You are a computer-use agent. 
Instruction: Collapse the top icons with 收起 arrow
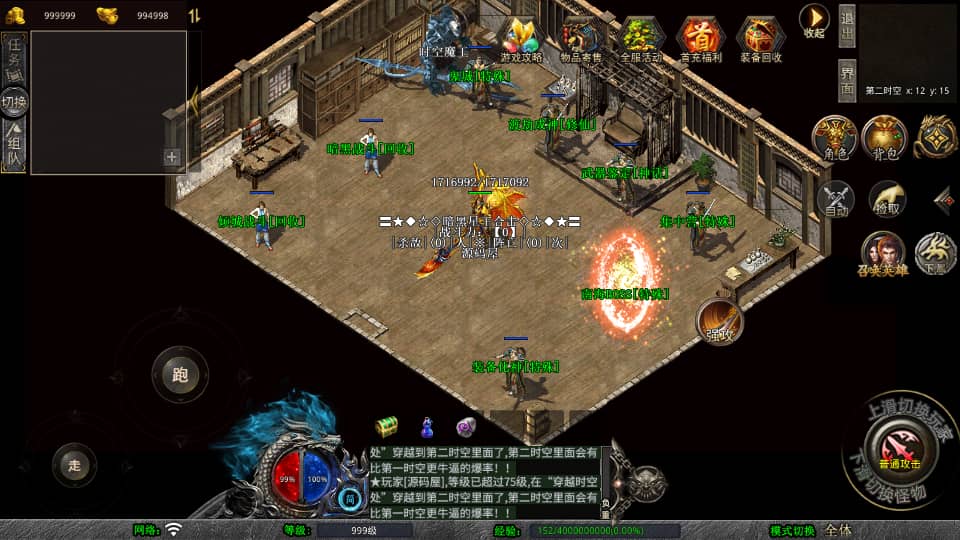[x=814, y=20]
